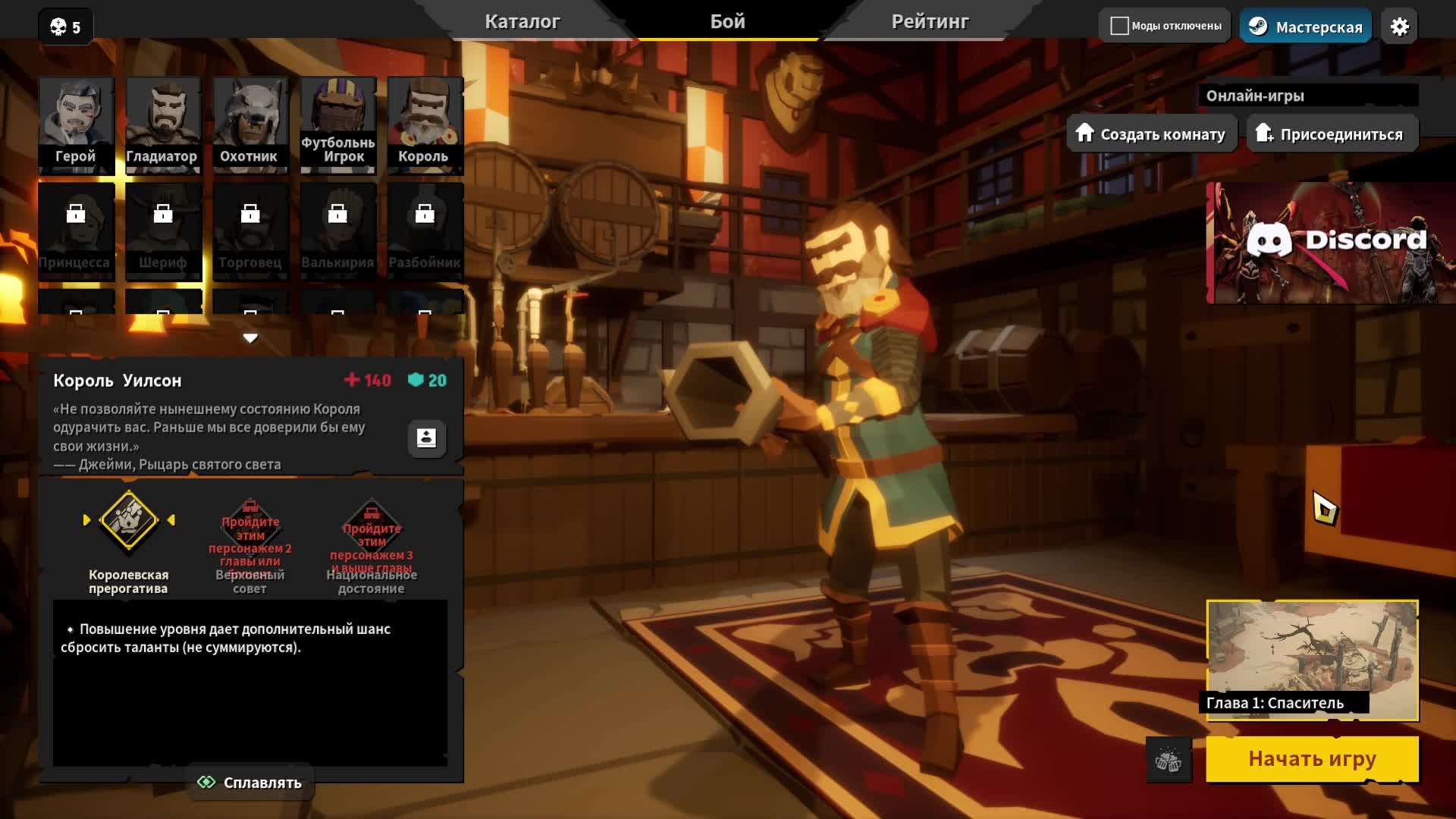Open the Steam Мастерская workshop

[x=1306, y=27]
